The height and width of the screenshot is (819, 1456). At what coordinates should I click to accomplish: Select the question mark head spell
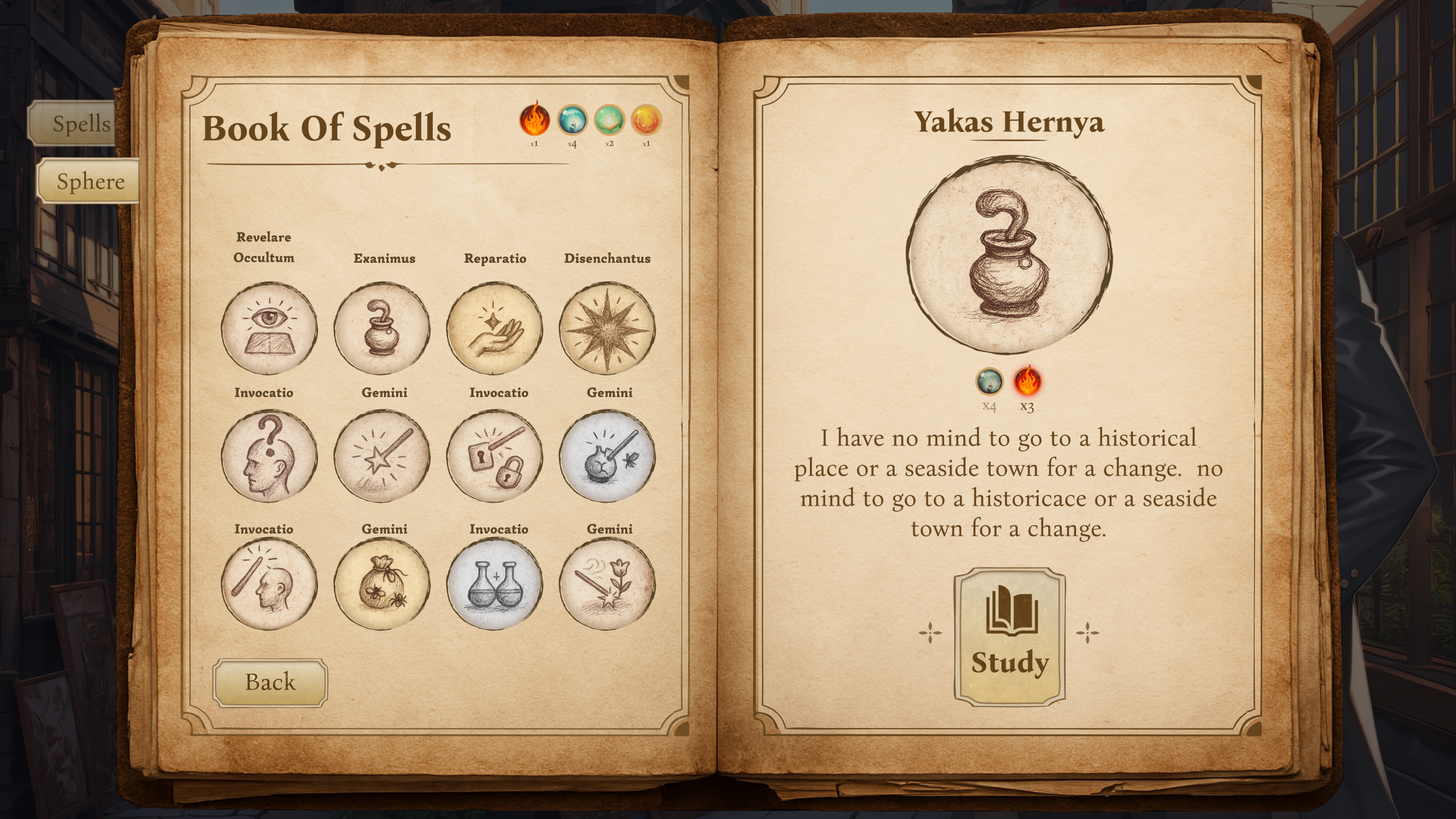point(268,456)
